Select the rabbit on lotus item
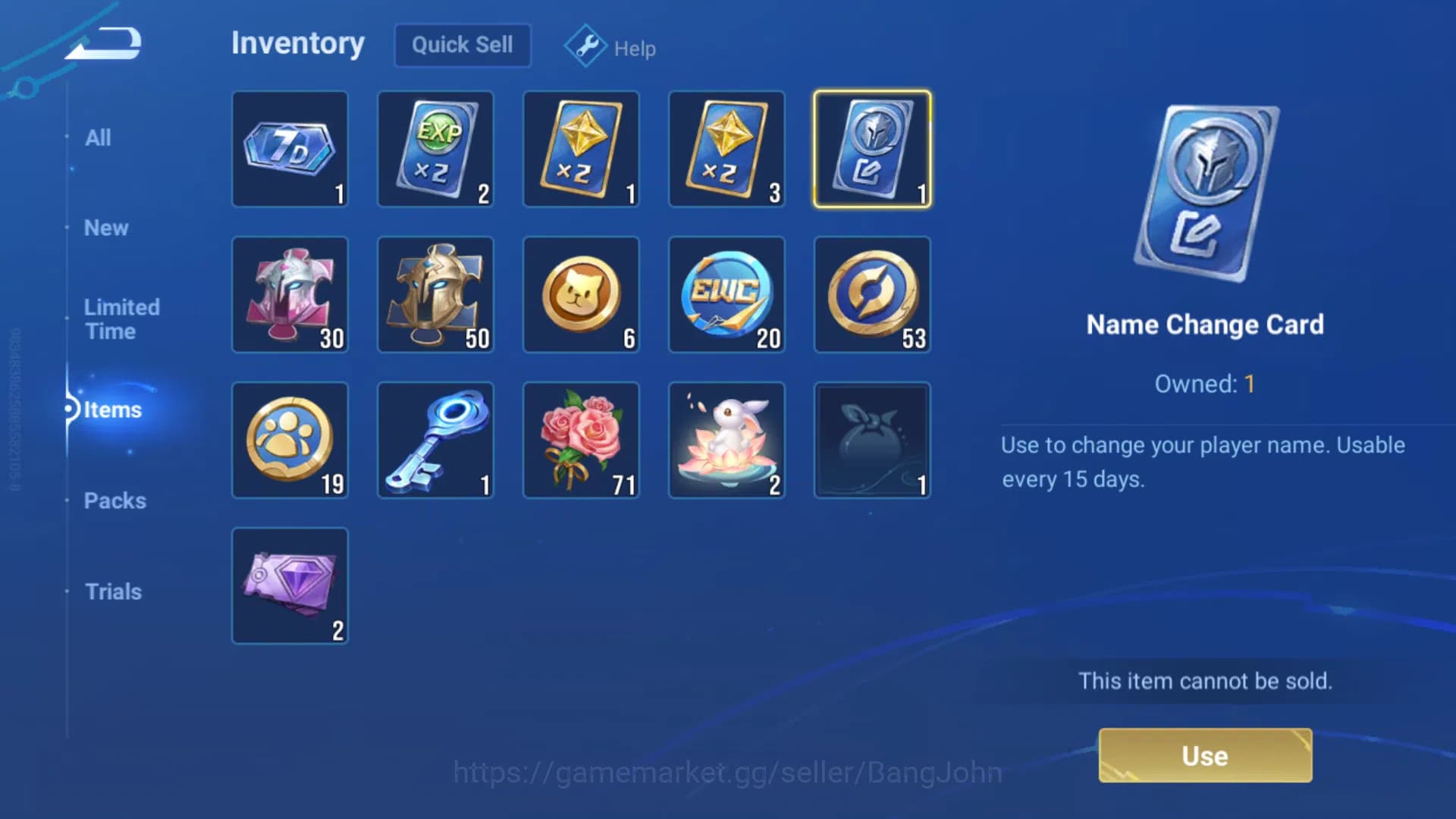This screenshot has width=1456, height=819. [726, 440]
